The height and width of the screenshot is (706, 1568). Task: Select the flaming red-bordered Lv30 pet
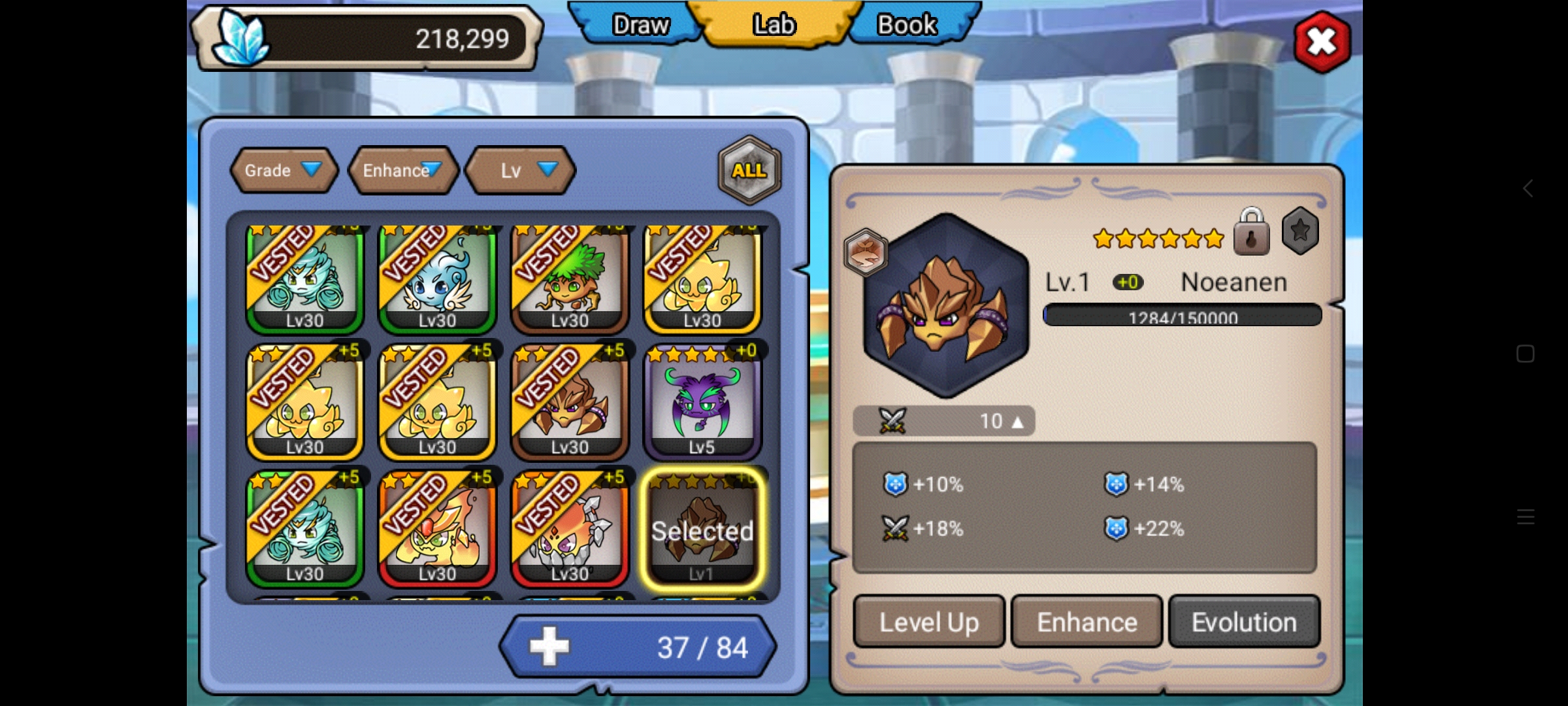pyautogui.click(x=437, y=529)
